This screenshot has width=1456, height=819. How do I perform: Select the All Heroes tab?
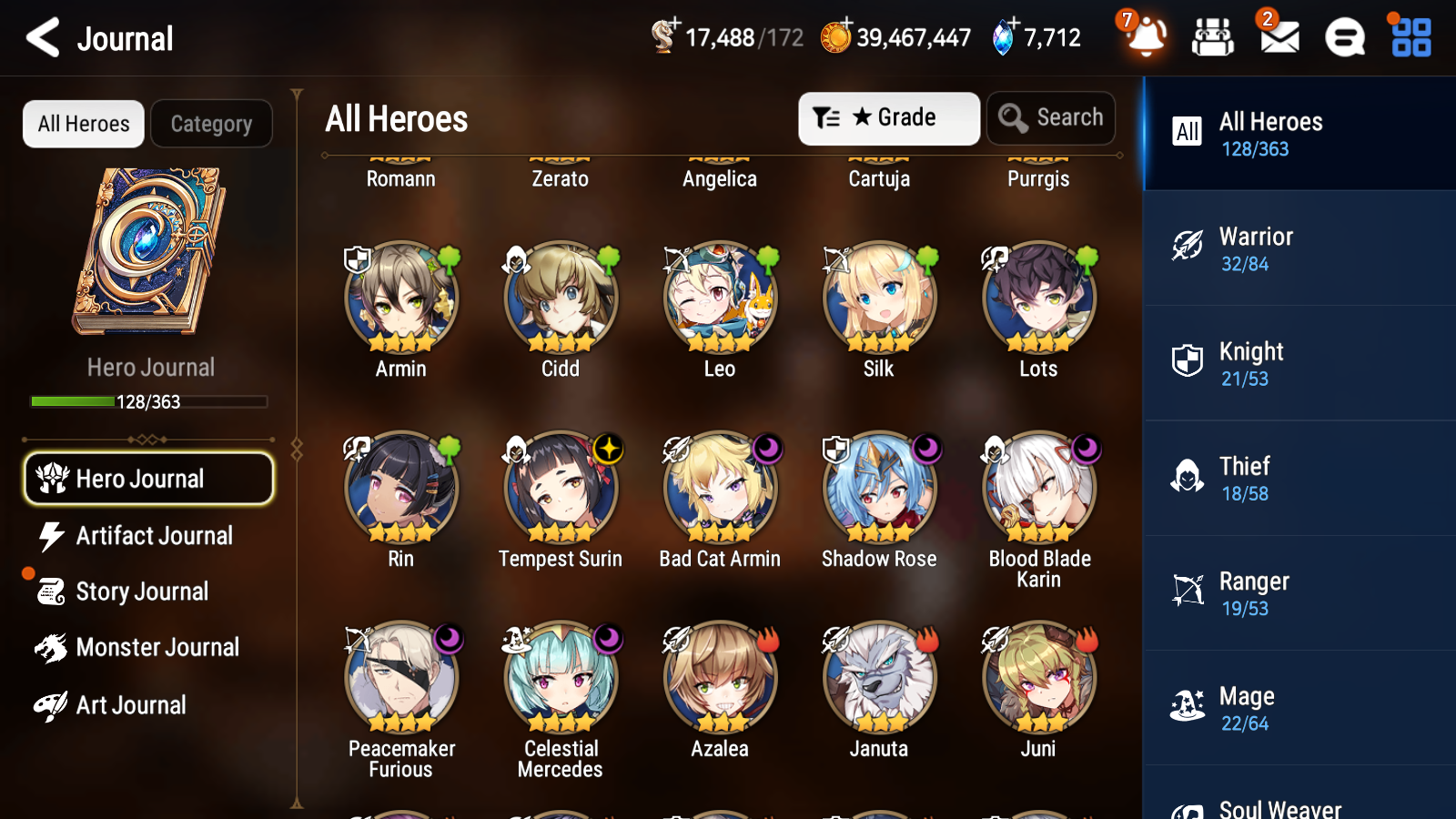click(x=83, y=124)
